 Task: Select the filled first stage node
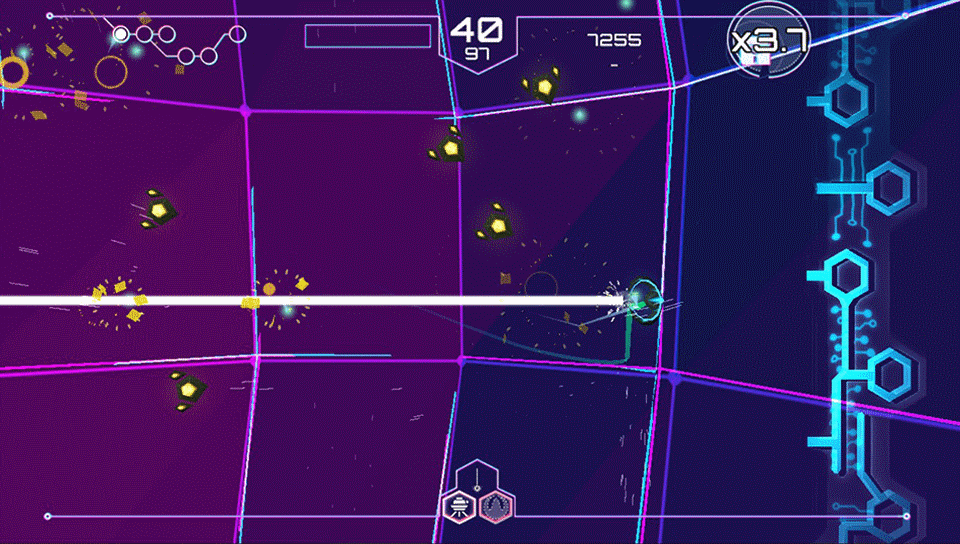(121, 35)
